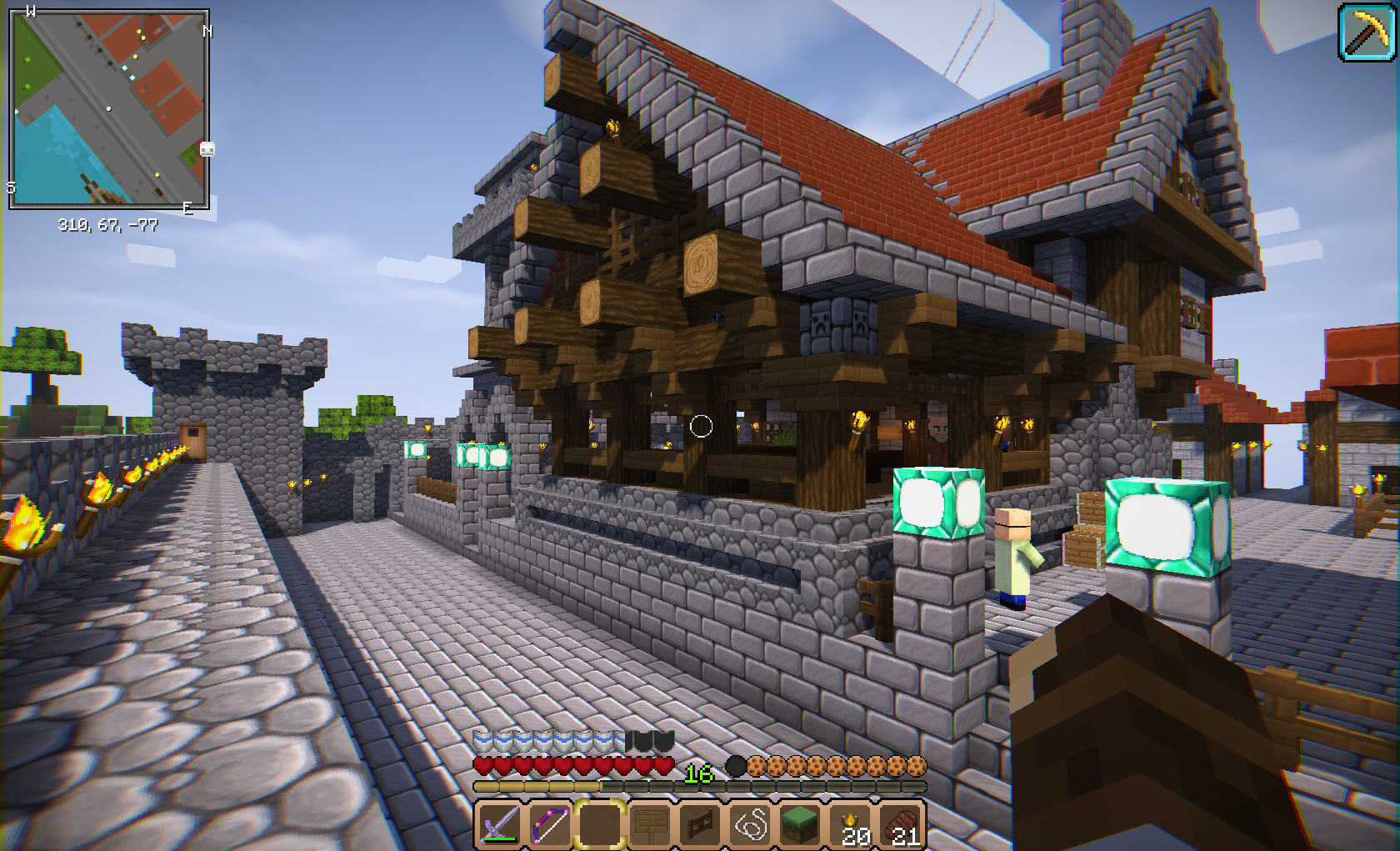The image size is (1400, 851).
Task: Select the grass block hotbar slot
Action: [801, 825]
